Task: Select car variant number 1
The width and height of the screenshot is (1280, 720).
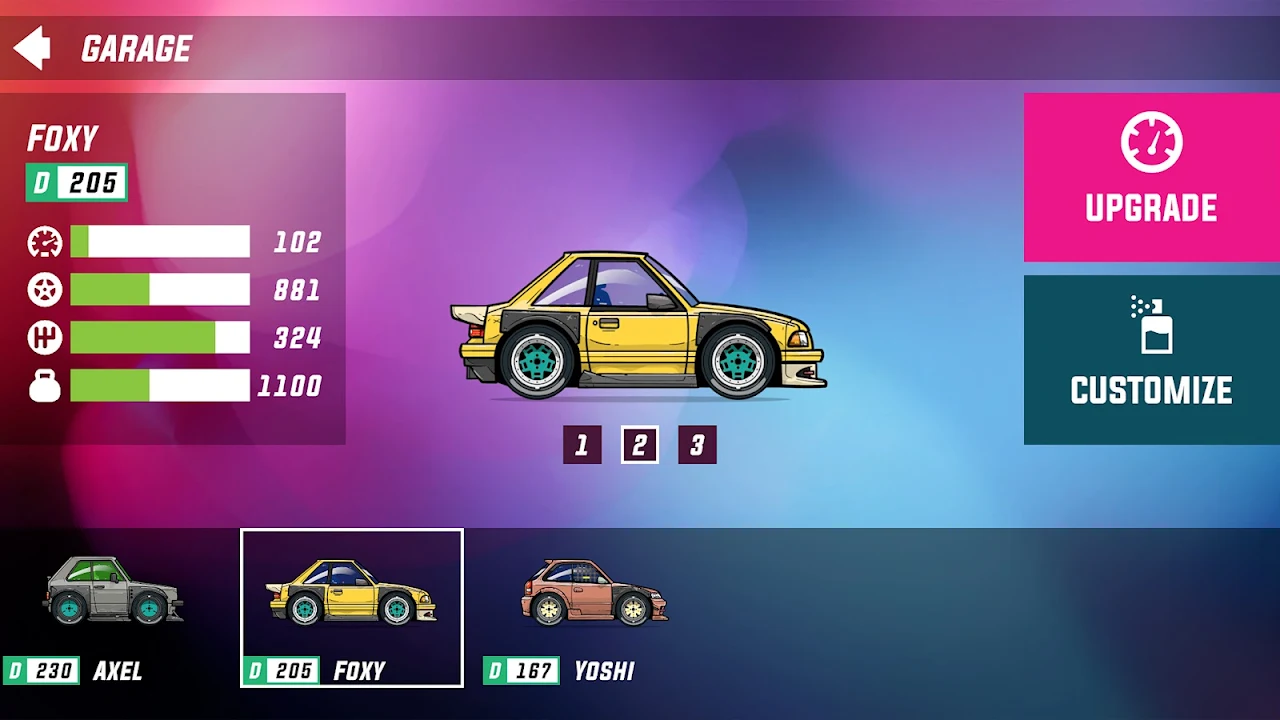Action: [582, 445]
